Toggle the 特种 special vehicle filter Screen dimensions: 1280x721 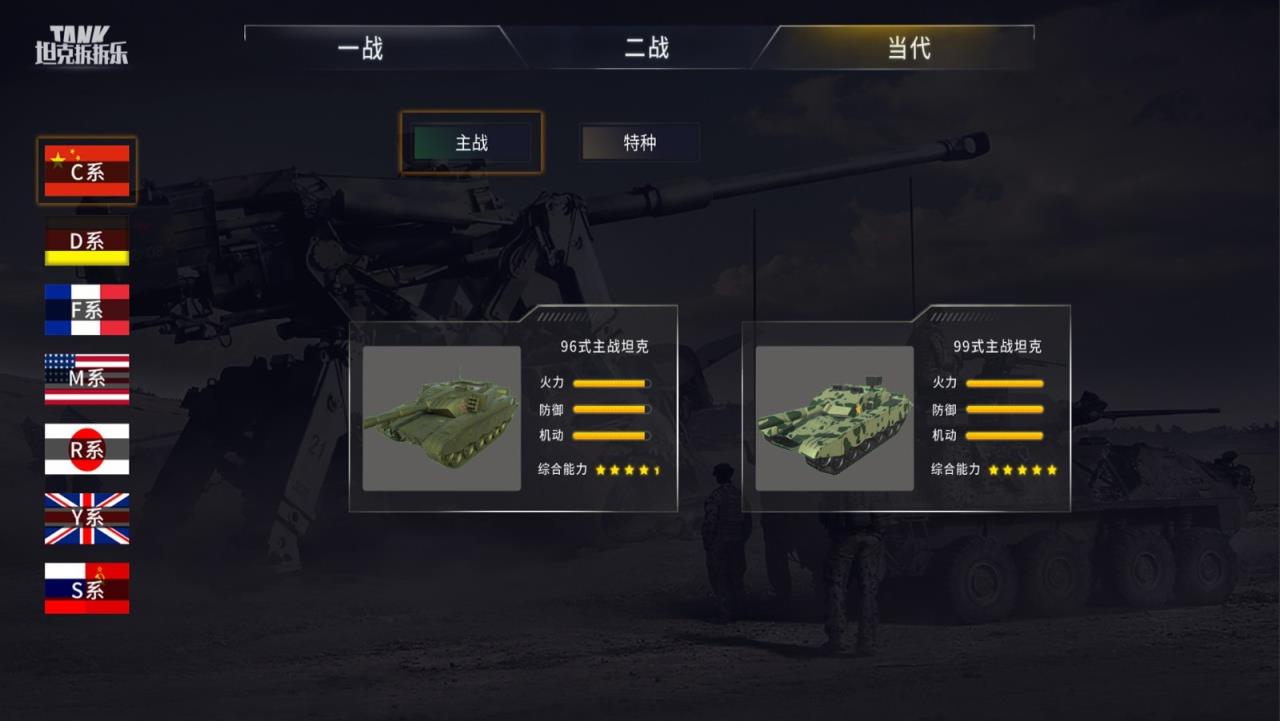click(638, 143)
